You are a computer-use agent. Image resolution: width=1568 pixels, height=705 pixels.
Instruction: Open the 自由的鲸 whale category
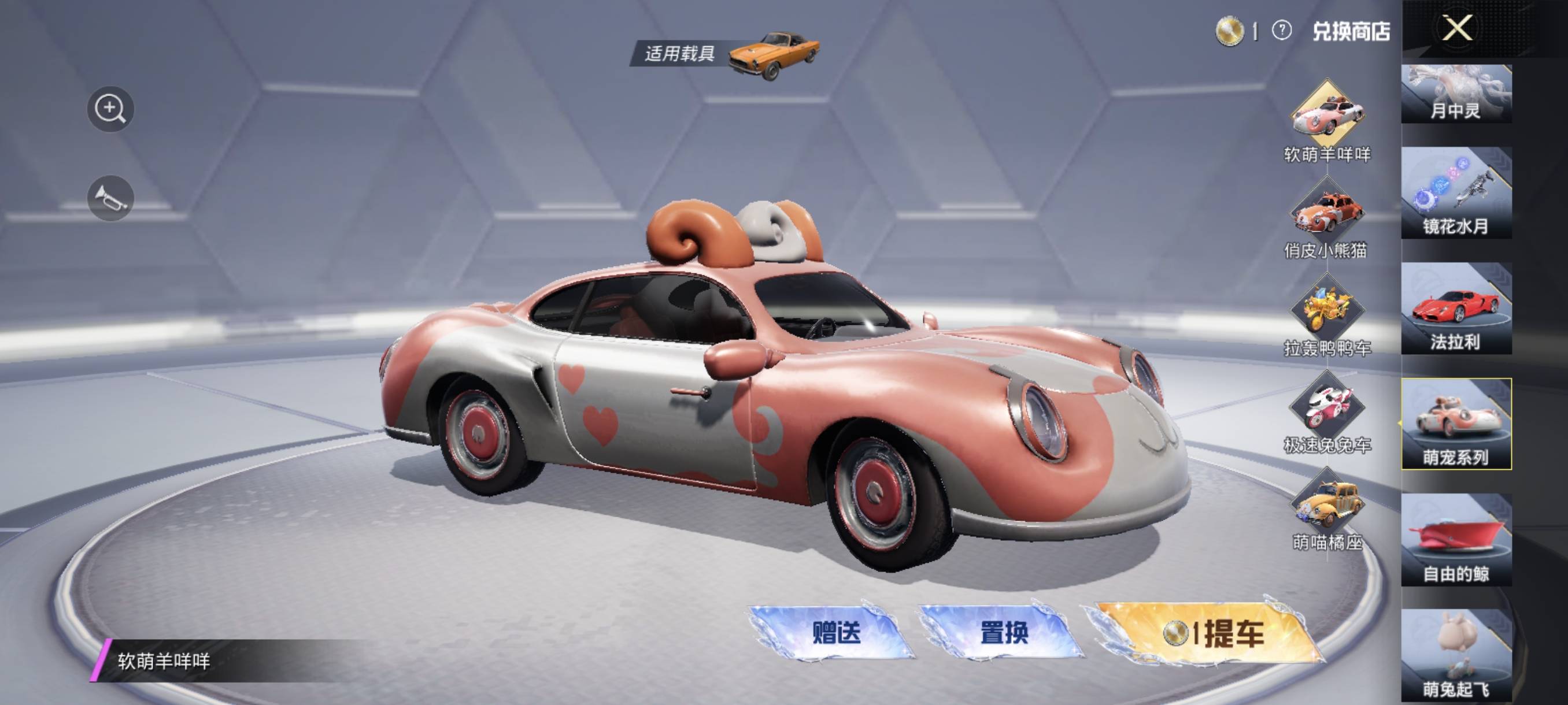click(1456, 540)
